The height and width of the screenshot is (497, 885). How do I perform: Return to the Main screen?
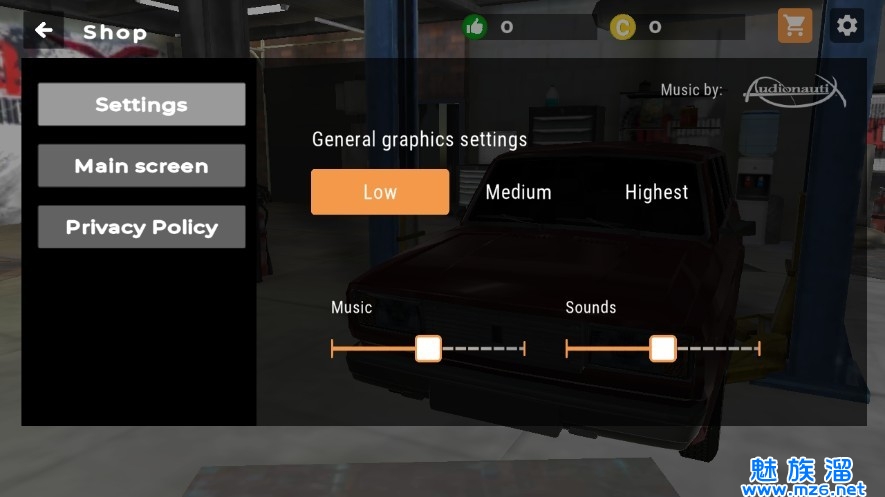click(x=141, y=166)
